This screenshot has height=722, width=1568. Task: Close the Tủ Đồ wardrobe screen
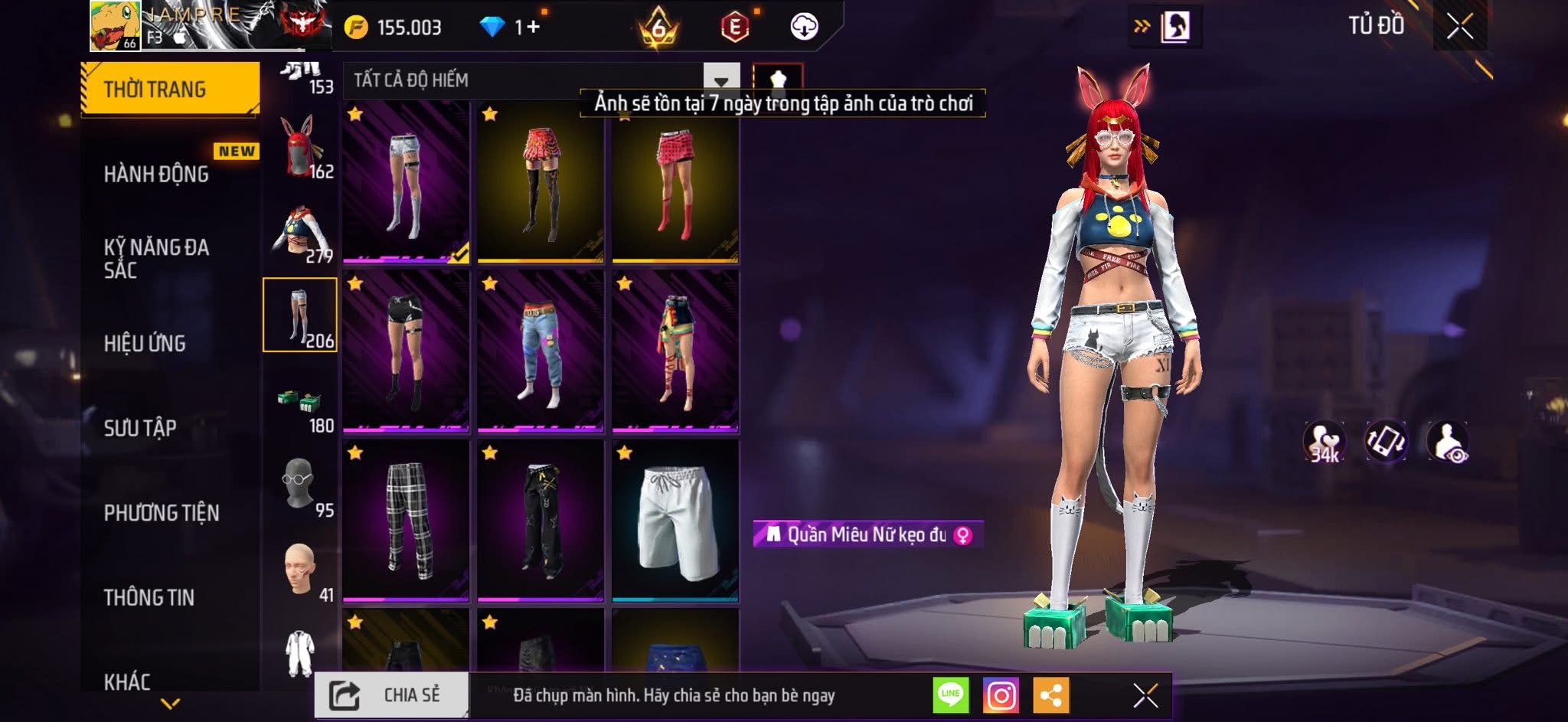click(x=1459, y=28)
